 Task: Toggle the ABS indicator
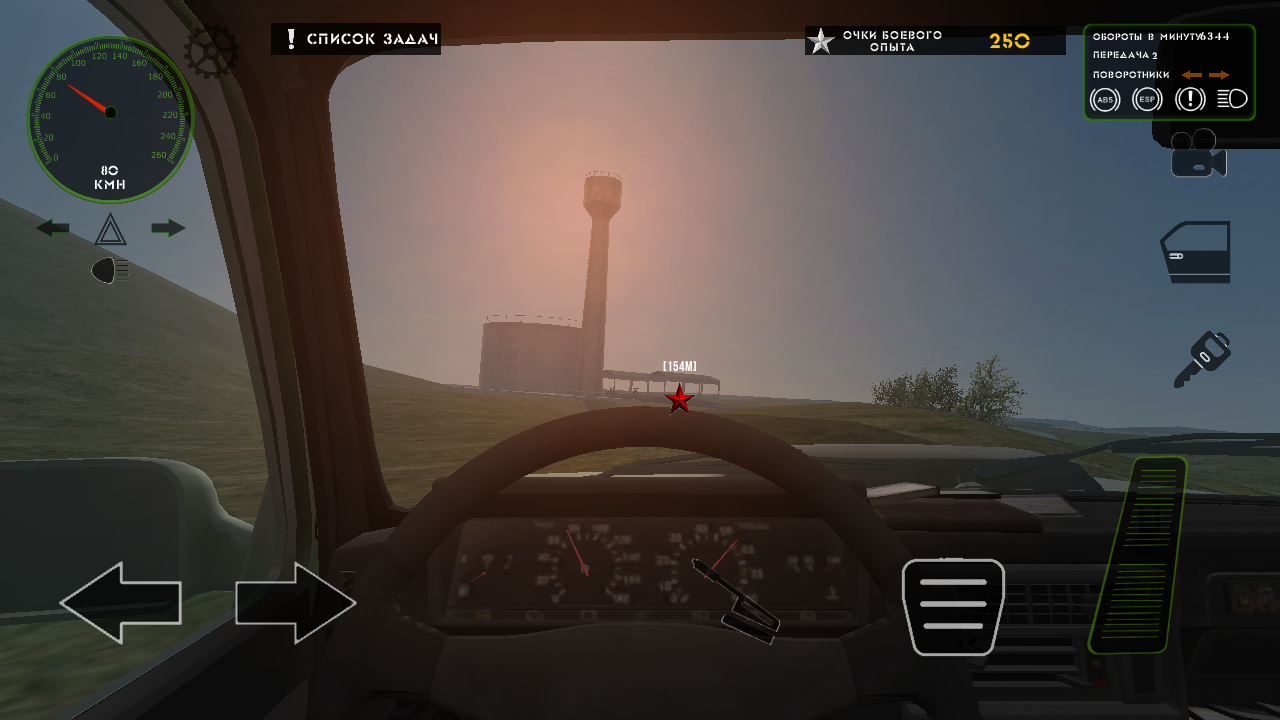[x=1104, y=99]
